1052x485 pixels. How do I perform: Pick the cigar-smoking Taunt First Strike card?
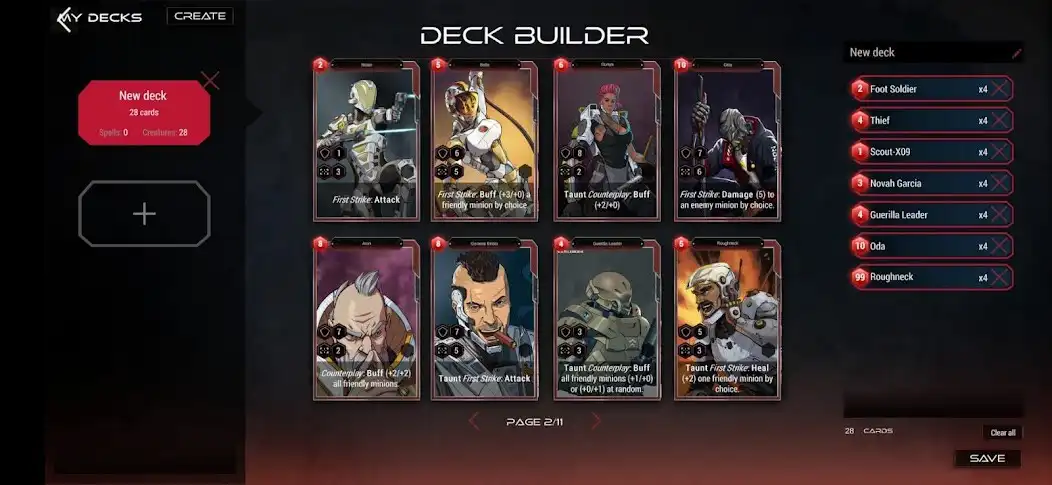click(483, 319)
